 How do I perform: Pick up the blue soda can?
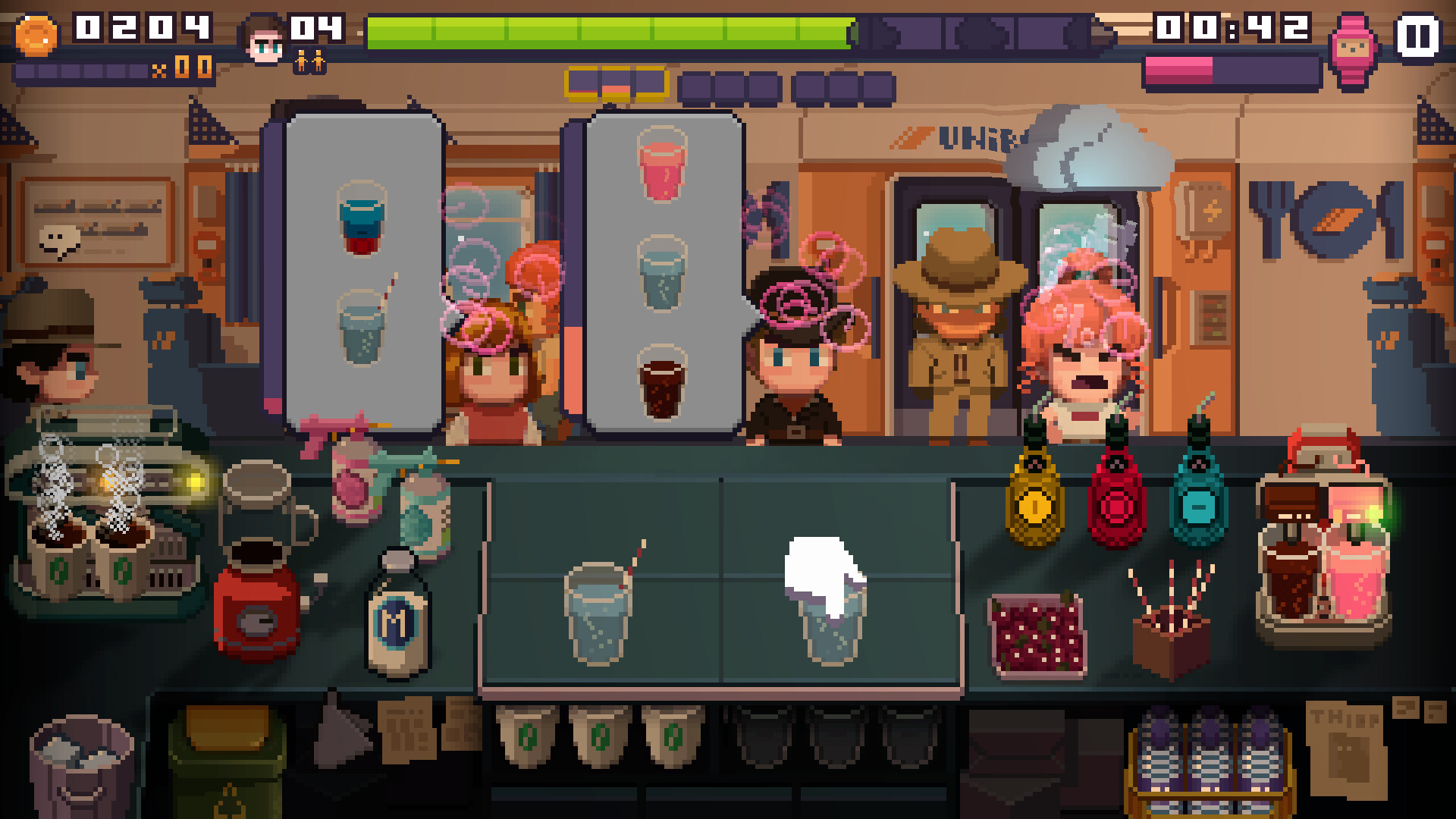pyautogui.click(x=421, y=504)
